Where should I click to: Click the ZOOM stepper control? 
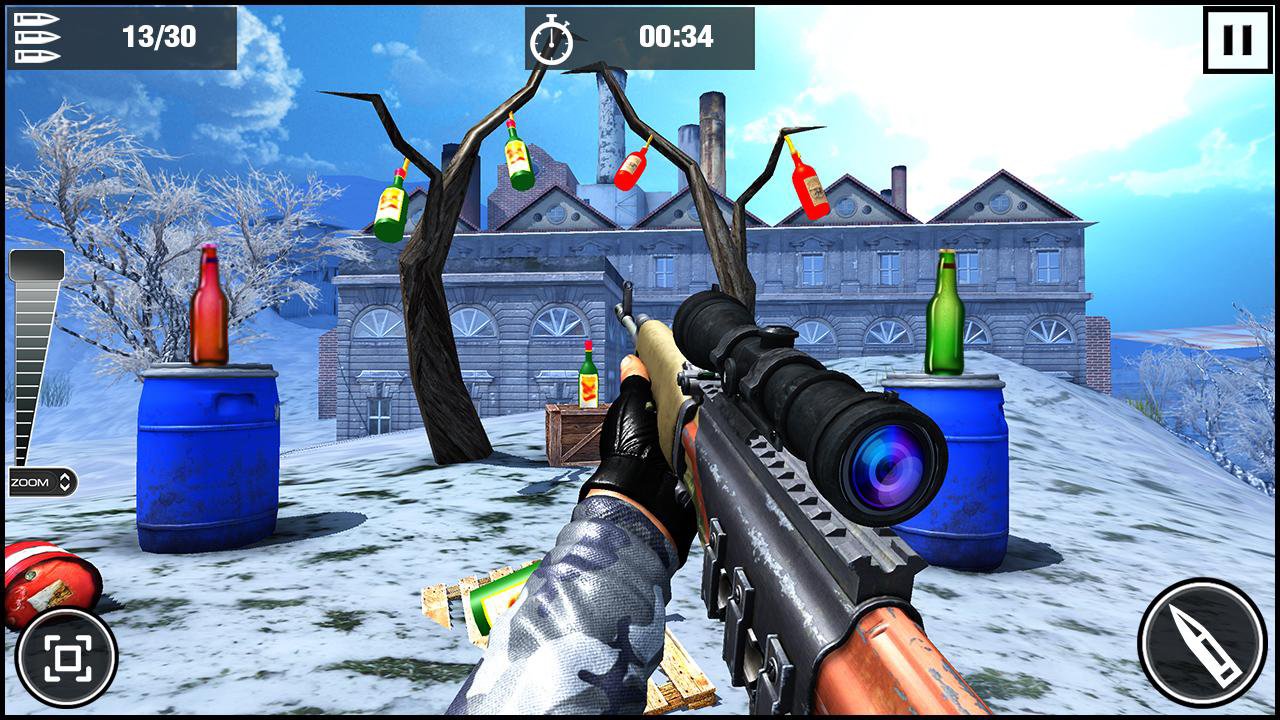pyautogui.click(x=42, y=482)
